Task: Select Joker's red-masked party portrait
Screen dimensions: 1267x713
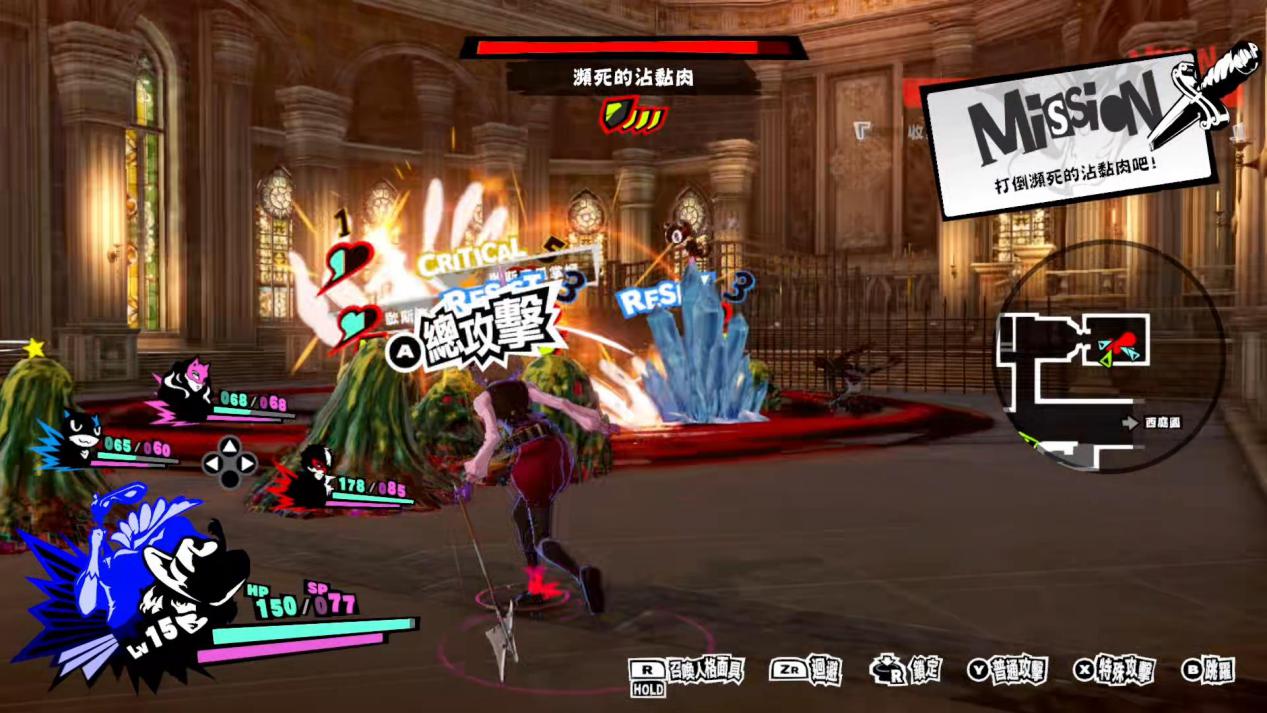Action: tap(313, 478)
